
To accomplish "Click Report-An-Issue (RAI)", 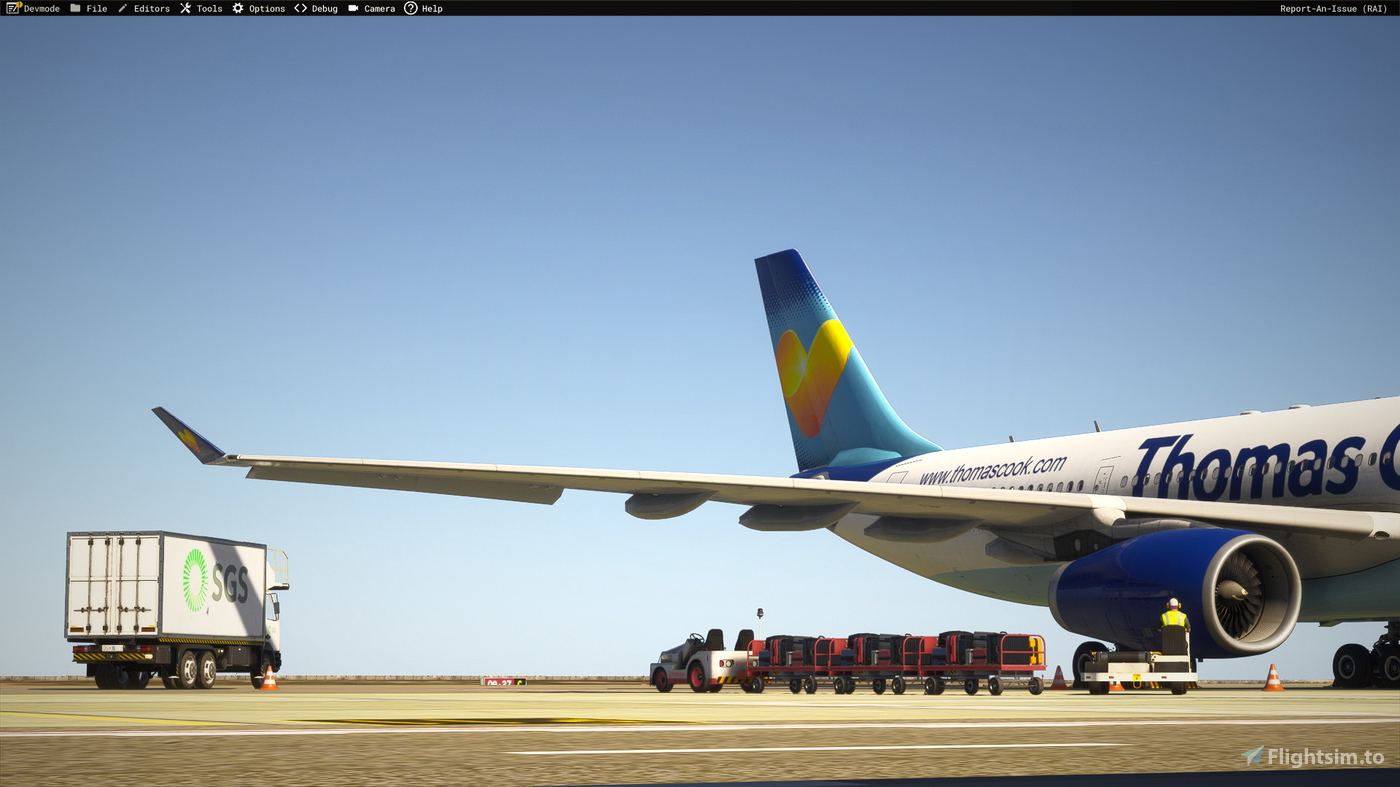I will coord(1332,8).
